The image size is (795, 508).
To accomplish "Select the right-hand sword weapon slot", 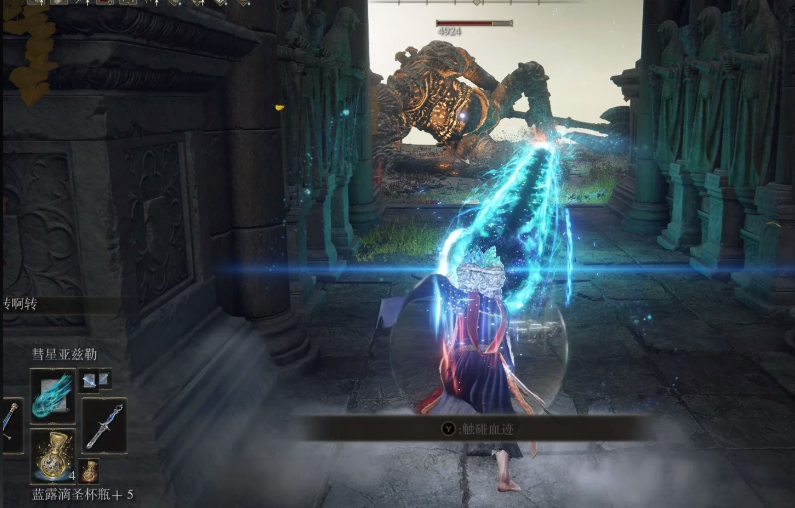I will point(103,425).
